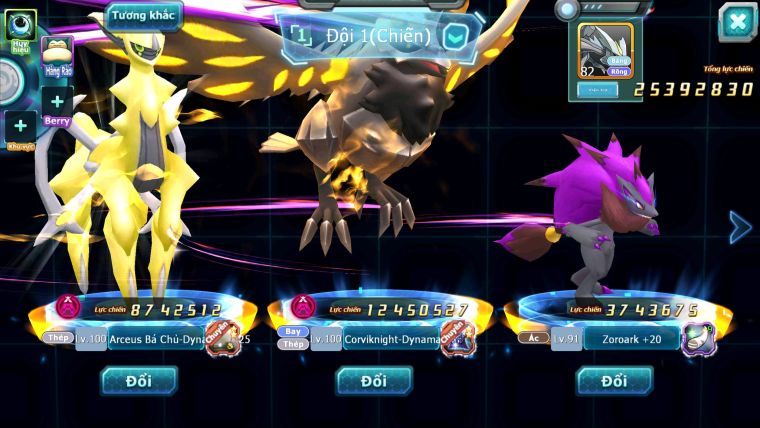Viewport: 760px width, 428px height.
Task: Open the Tương khắc type matchup info
Action: coord(144,16)
